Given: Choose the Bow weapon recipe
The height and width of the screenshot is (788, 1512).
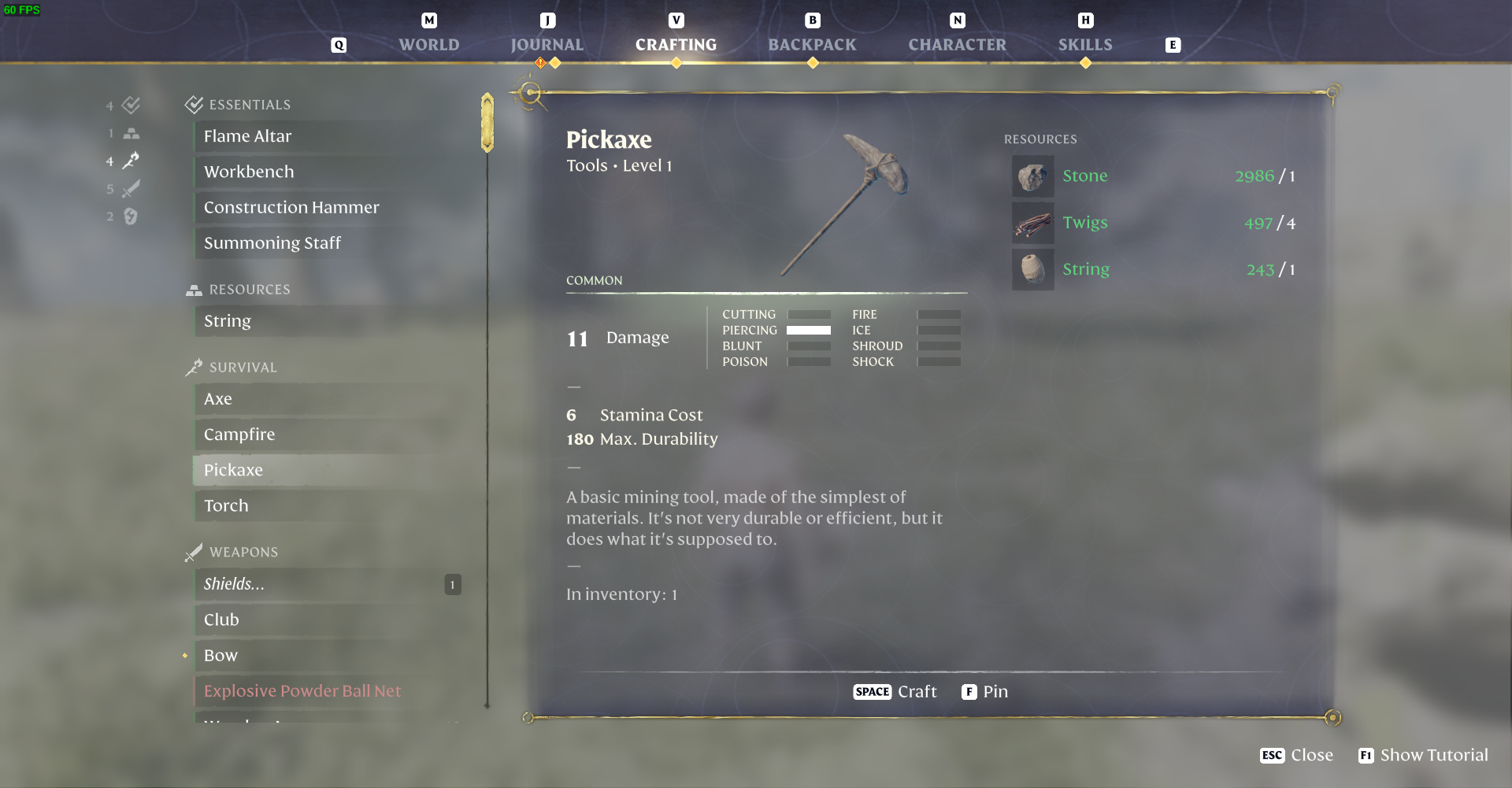Looking at the screenshot, I should point(220,655).
